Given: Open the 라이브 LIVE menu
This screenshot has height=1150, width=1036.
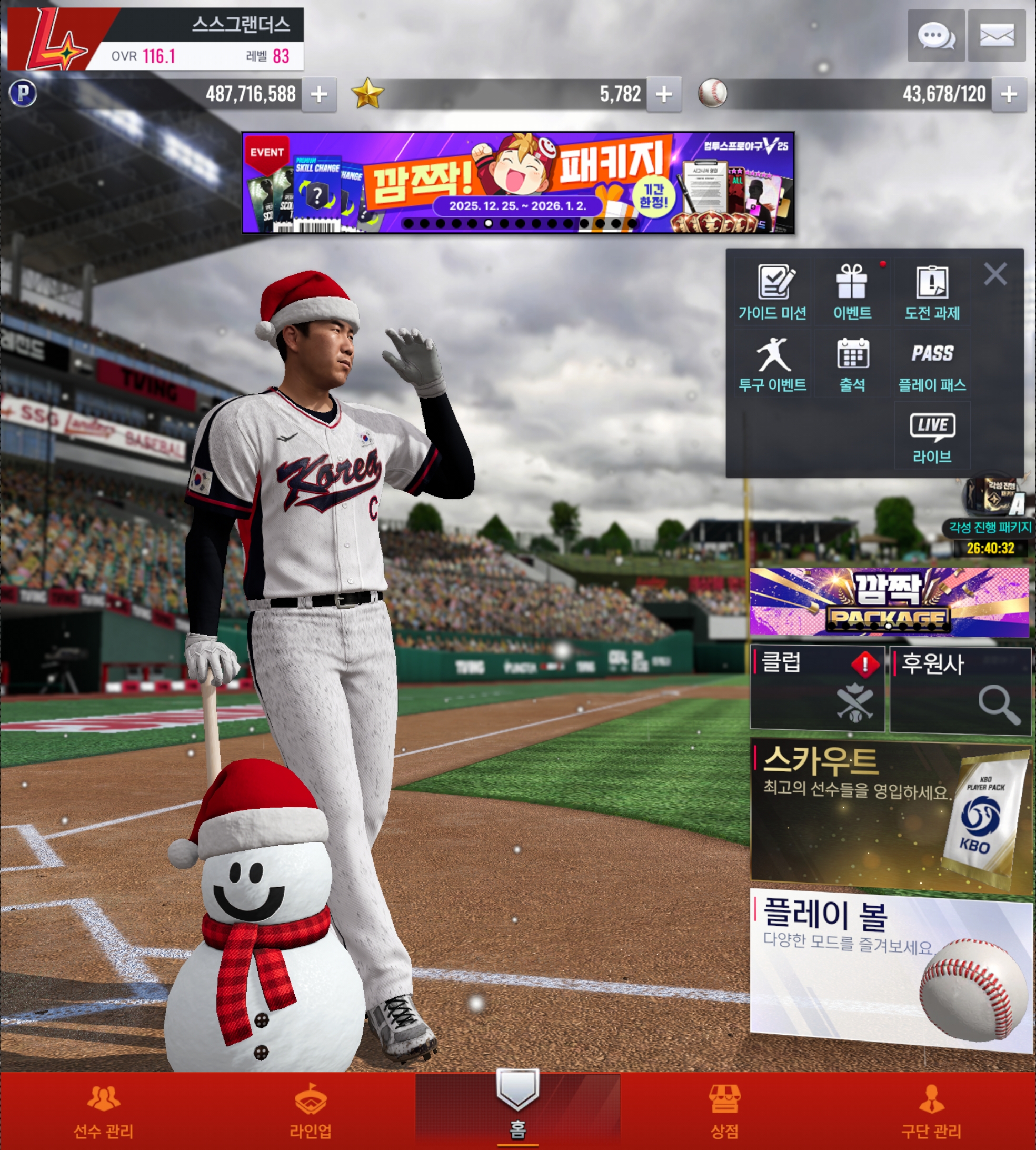Looking at the screenshot, I should click(x=932, y=436).
